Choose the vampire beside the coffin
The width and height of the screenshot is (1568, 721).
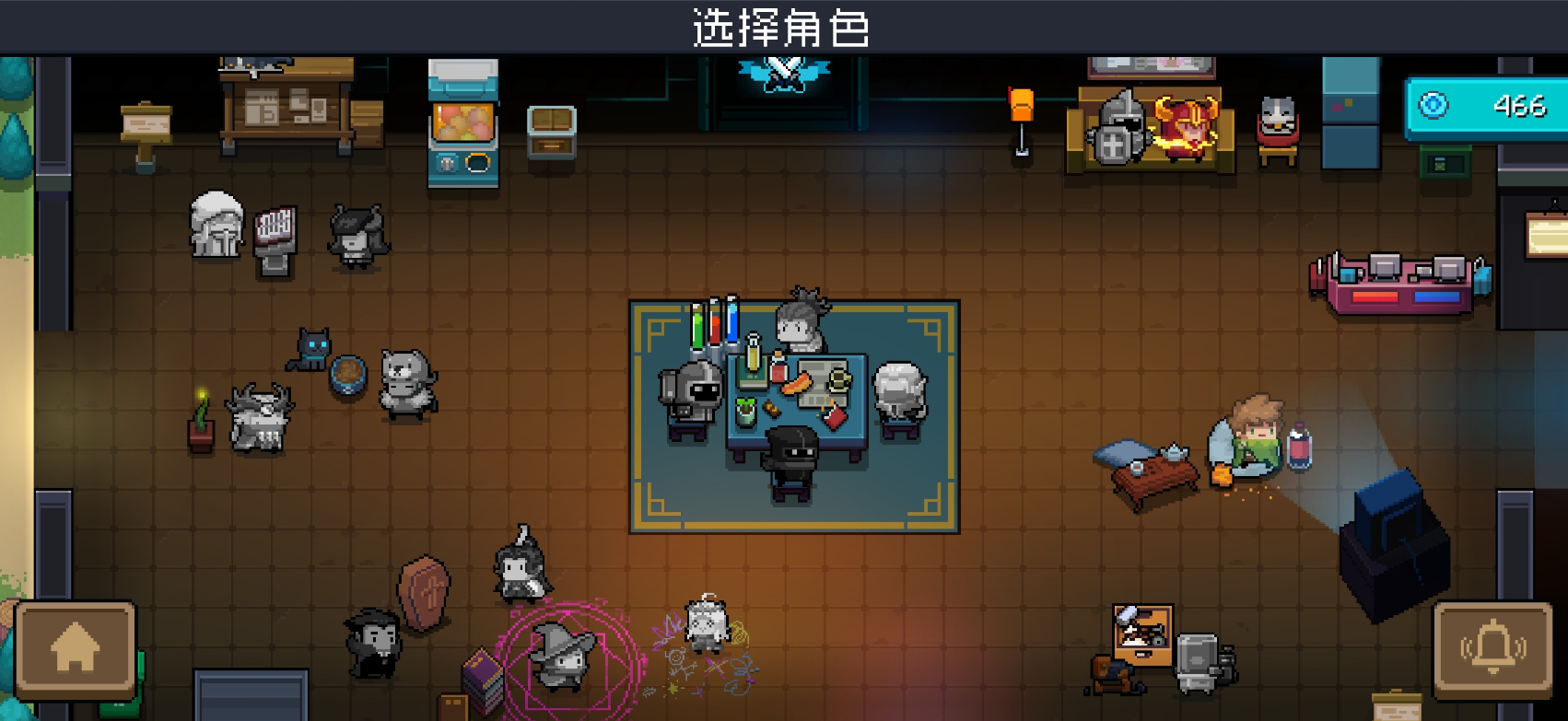(373, 642)
